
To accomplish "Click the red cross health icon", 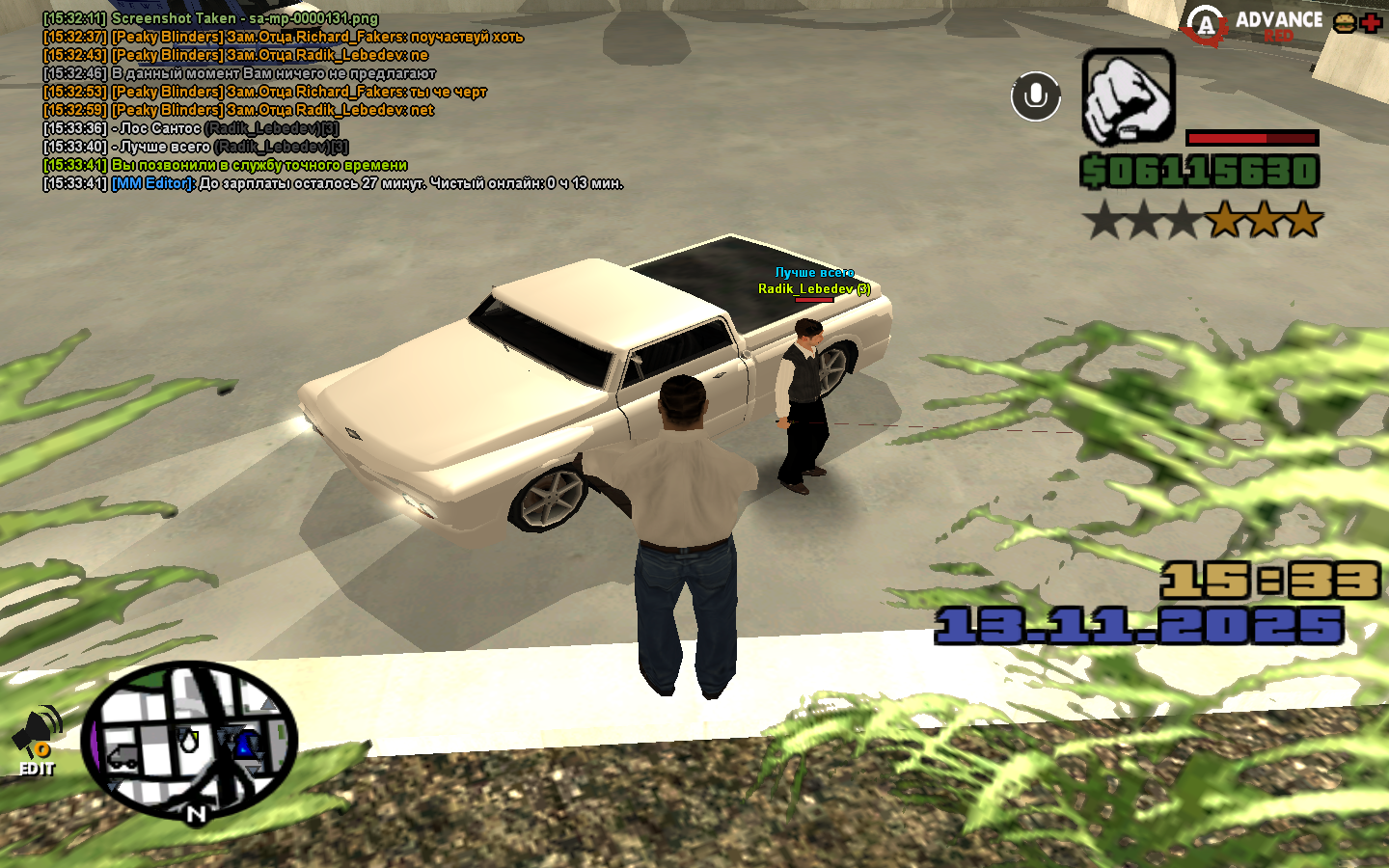I will point(1371,23).
